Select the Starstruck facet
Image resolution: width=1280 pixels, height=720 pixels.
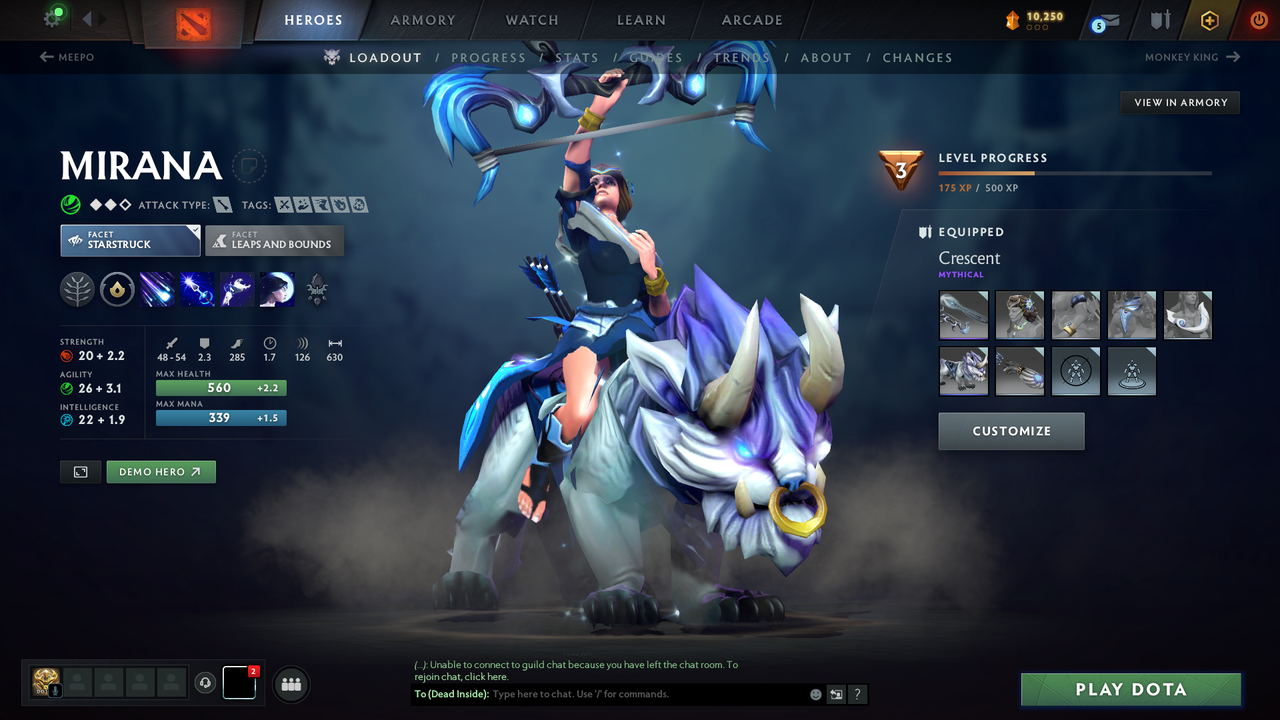pyautogui.click(x=130, y=240)
